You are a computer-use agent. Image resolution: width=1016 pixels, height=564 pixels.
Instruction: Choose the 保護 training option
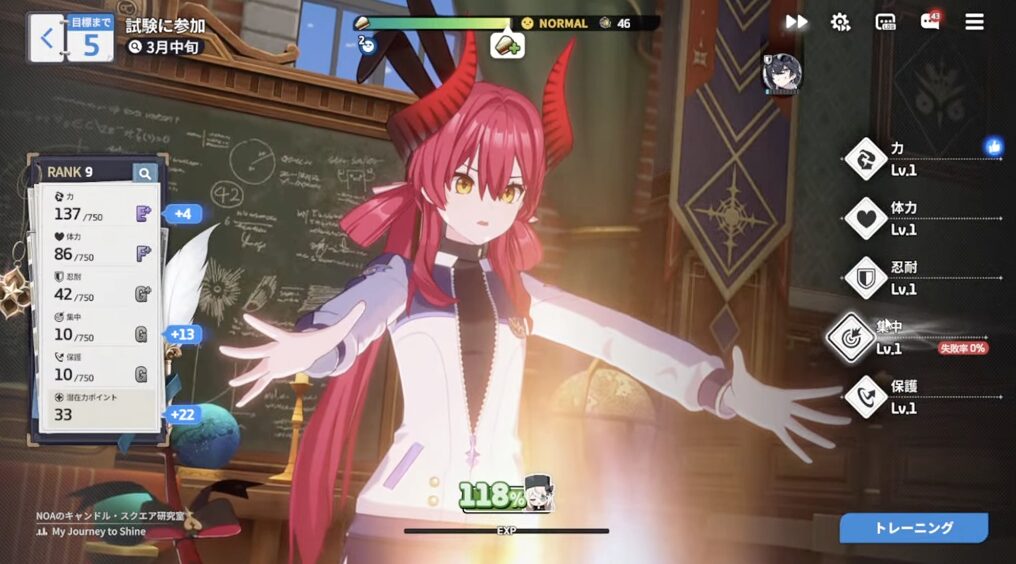(x=865, y=397)
